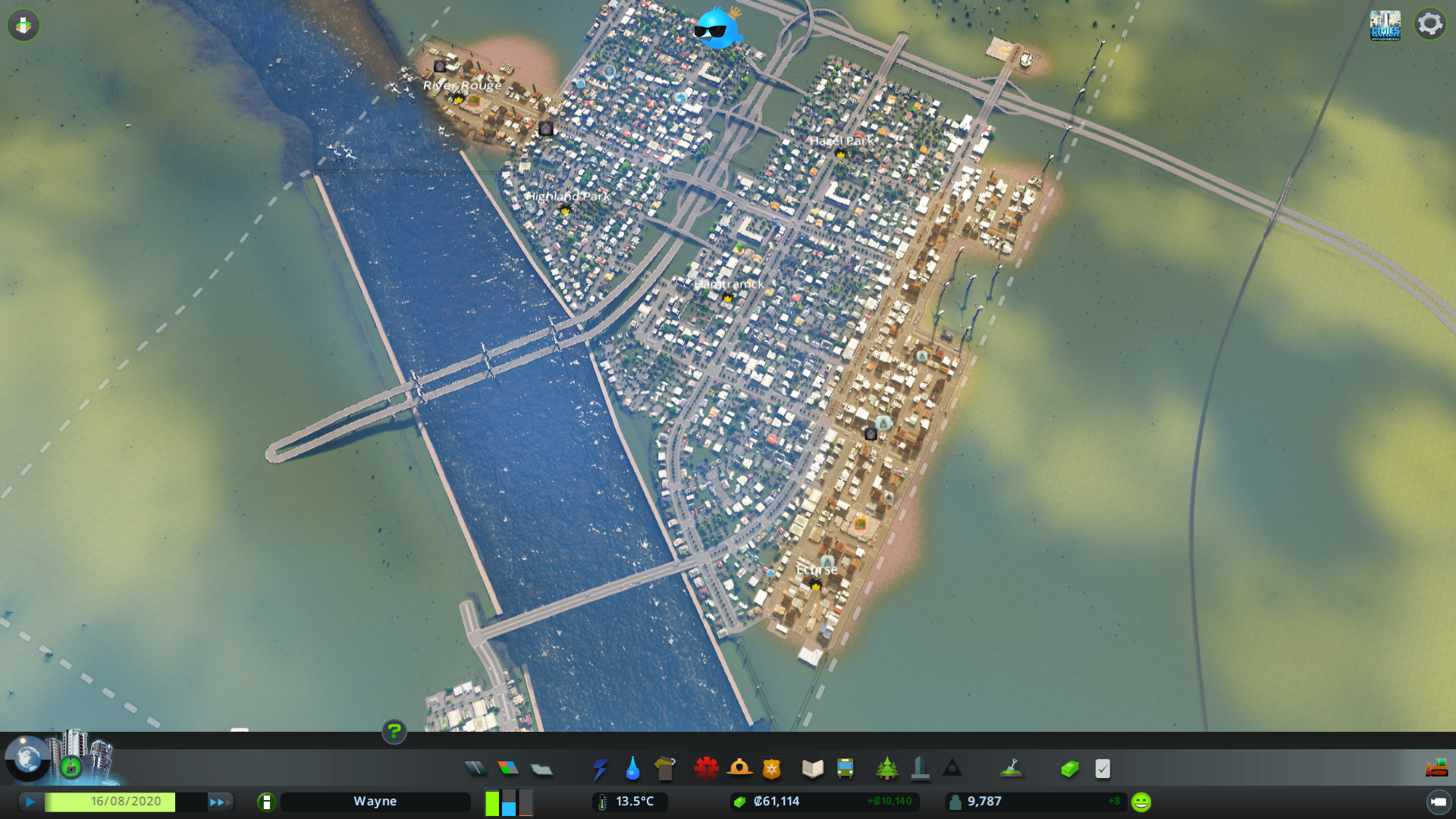Open the Police Department menu

pos(770,768)
